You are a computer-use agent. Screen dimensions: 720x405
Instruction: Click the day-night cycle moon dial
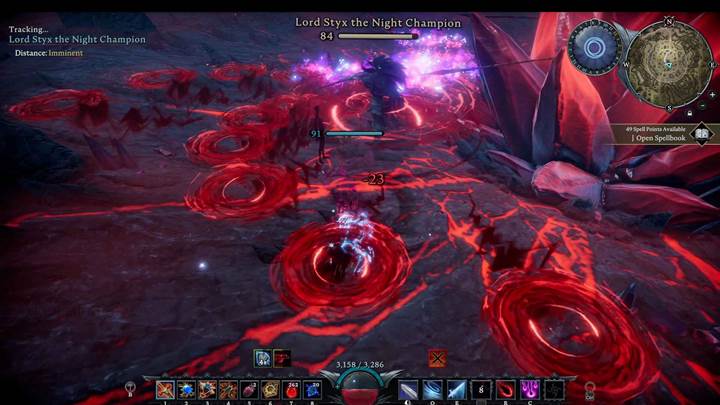[594, 47]
